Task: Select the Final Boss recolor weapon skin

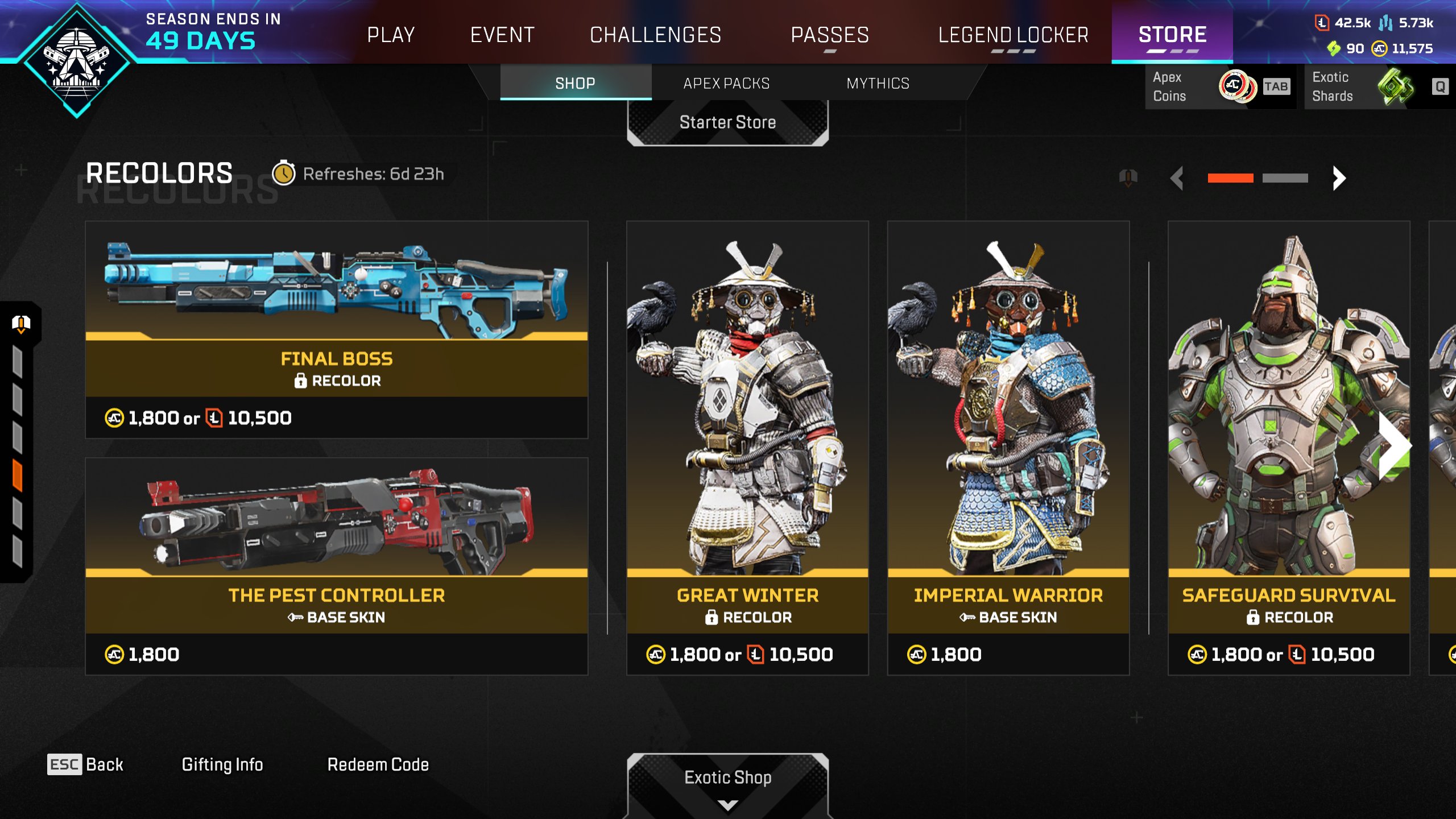Action: (336, 330)
